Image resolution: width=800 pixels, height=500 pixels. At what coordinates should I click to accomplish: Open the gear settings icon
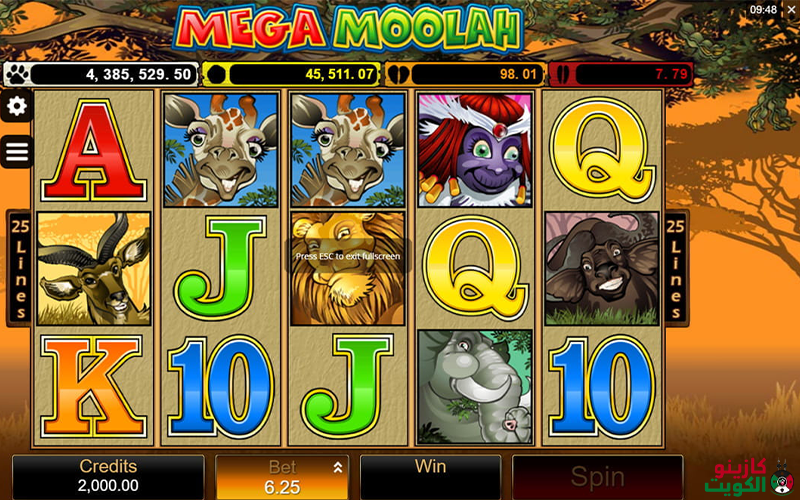click(x=17, y=107)
